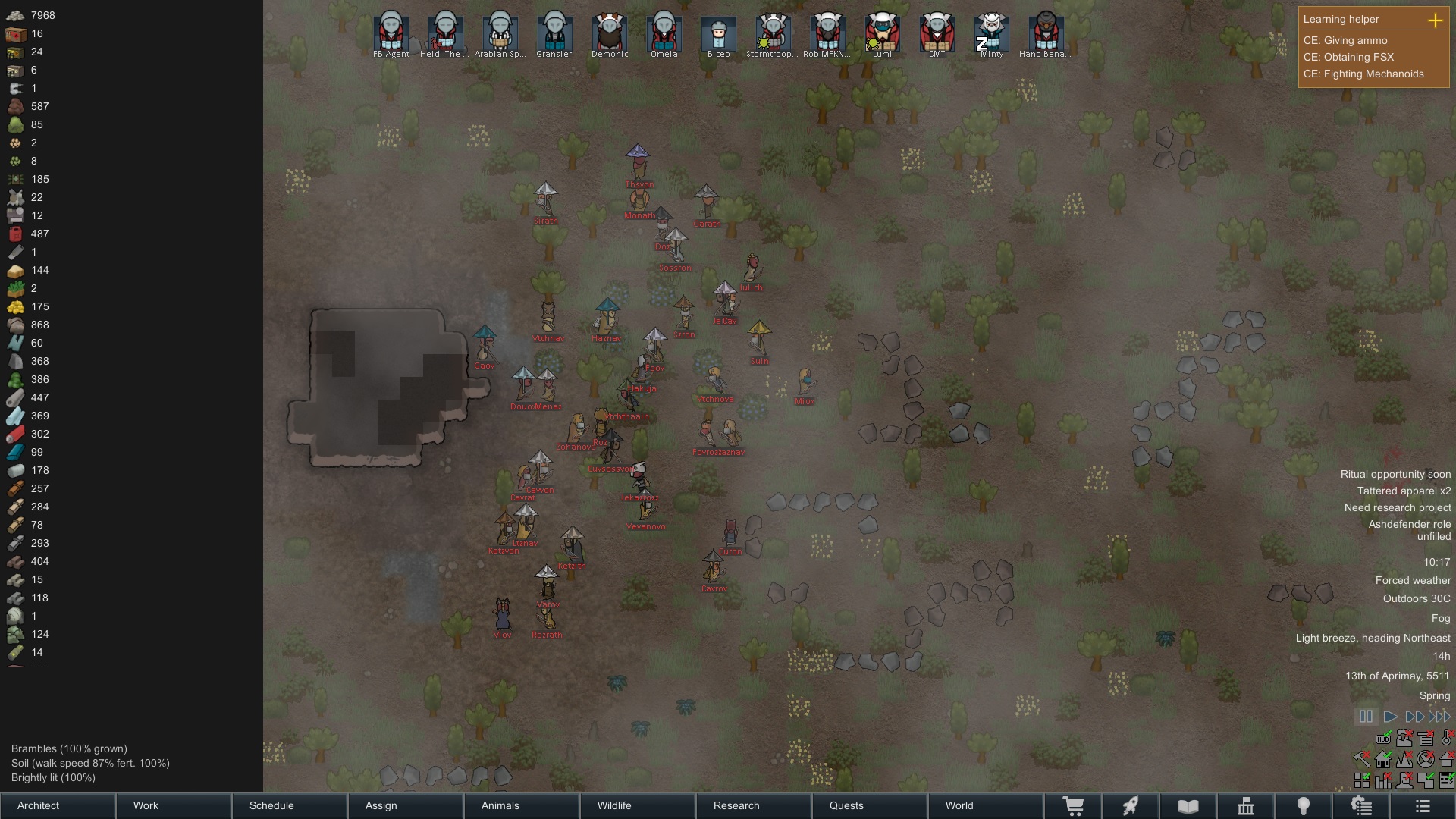Set normal speed with the single arrow
Screen dimensions: 1456x819
(x=1390, y=716)
